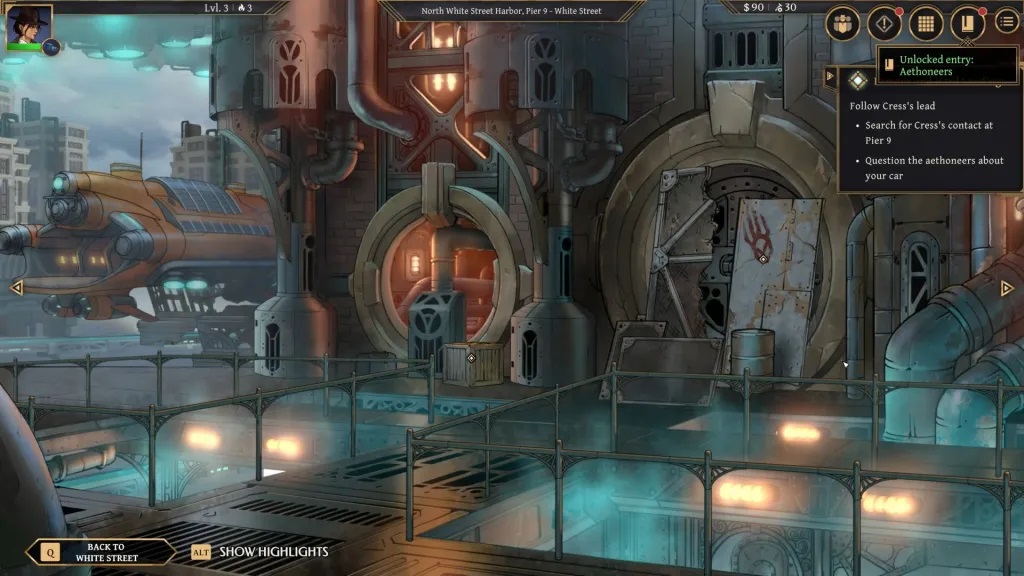The image size is (1024, 576).
Task: Collapse the quest tracker with its arrow
Action: click(x=830, y=77)
